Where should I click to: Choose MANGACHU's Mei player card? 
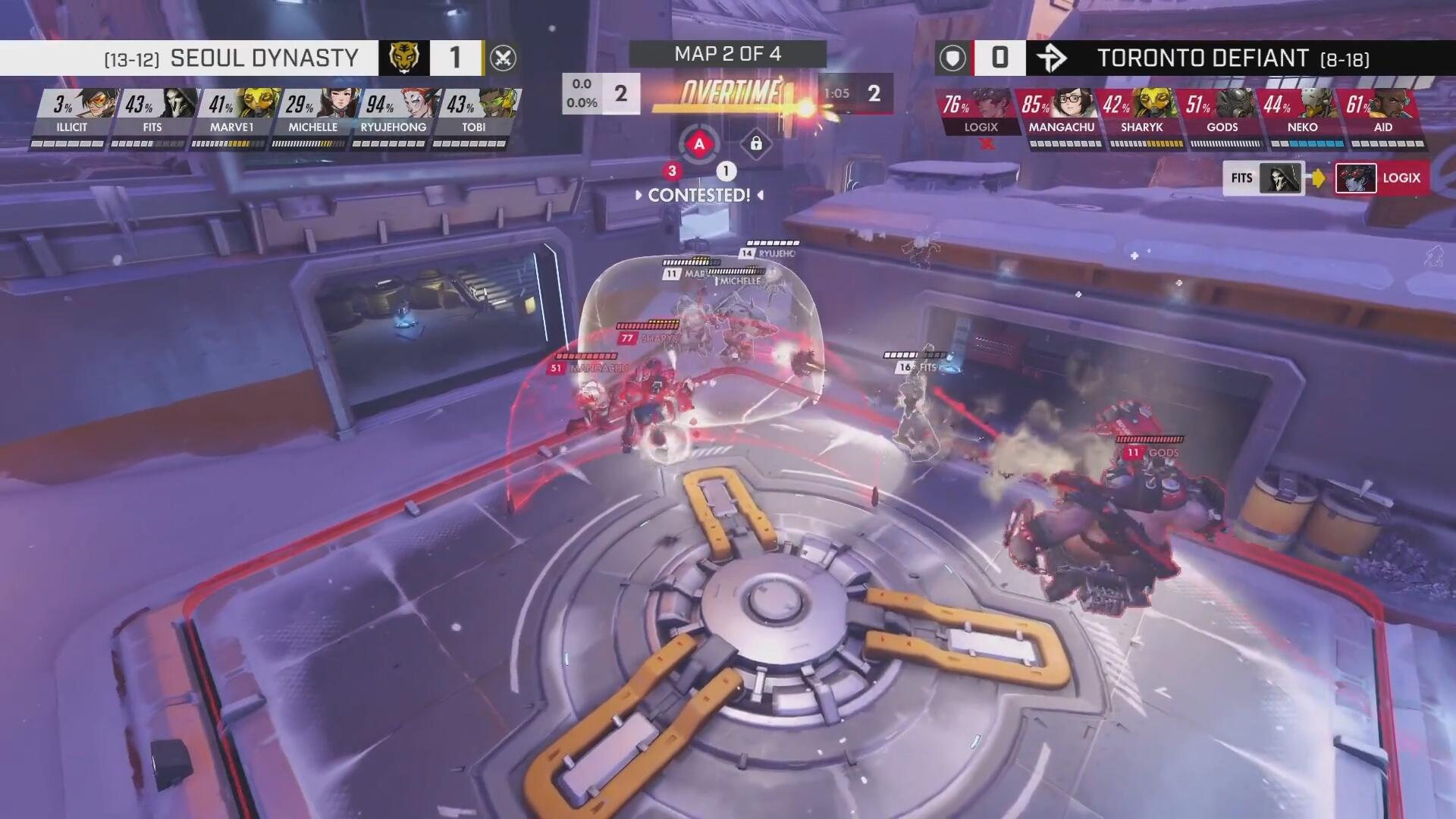point(1062,114)
